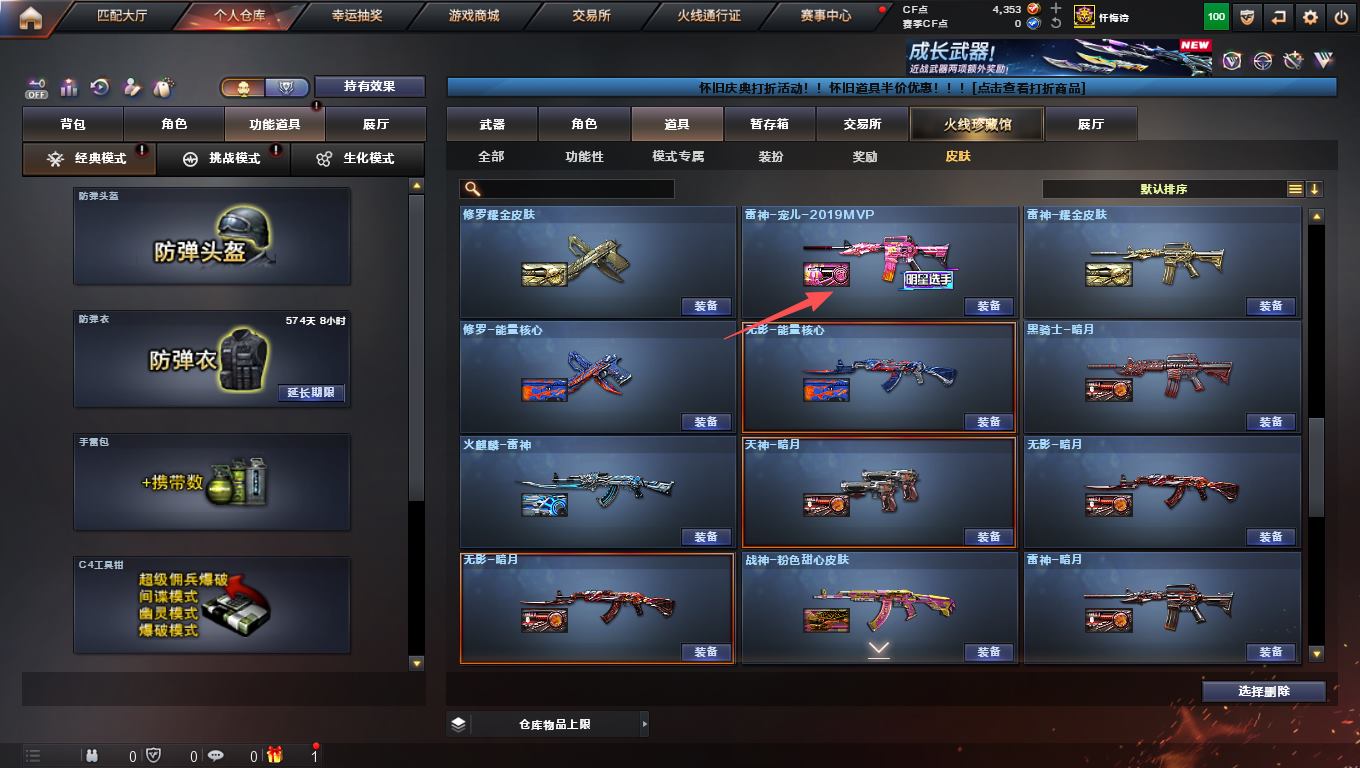This screenshot has width=1360, height=768.
Task: Choose the 生化模式 biochemical mode tab
Action: (357, 159)
